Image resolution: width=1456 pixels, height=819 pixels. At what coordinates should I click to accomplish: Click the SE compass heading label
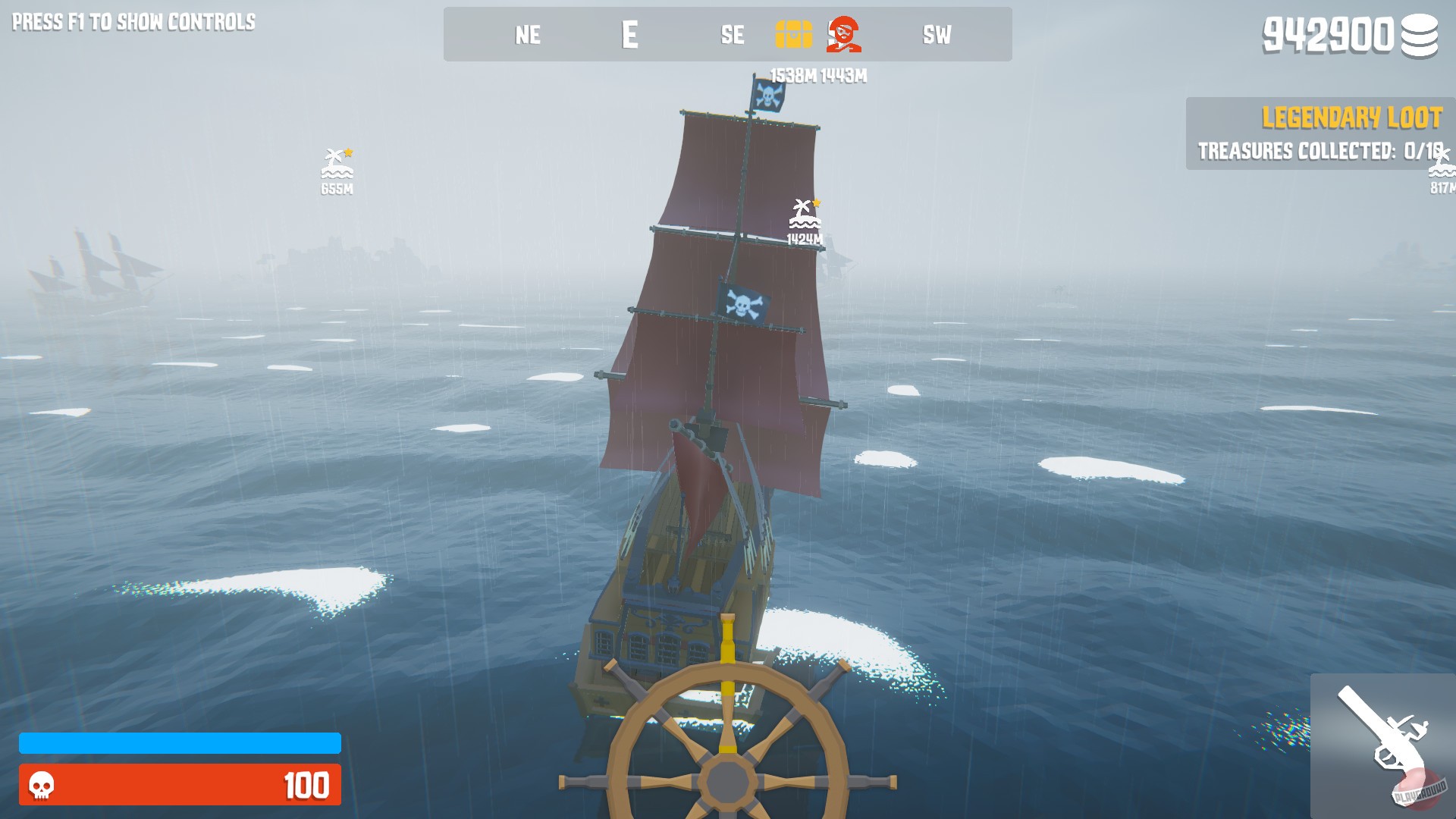click(x=730, y=35)
